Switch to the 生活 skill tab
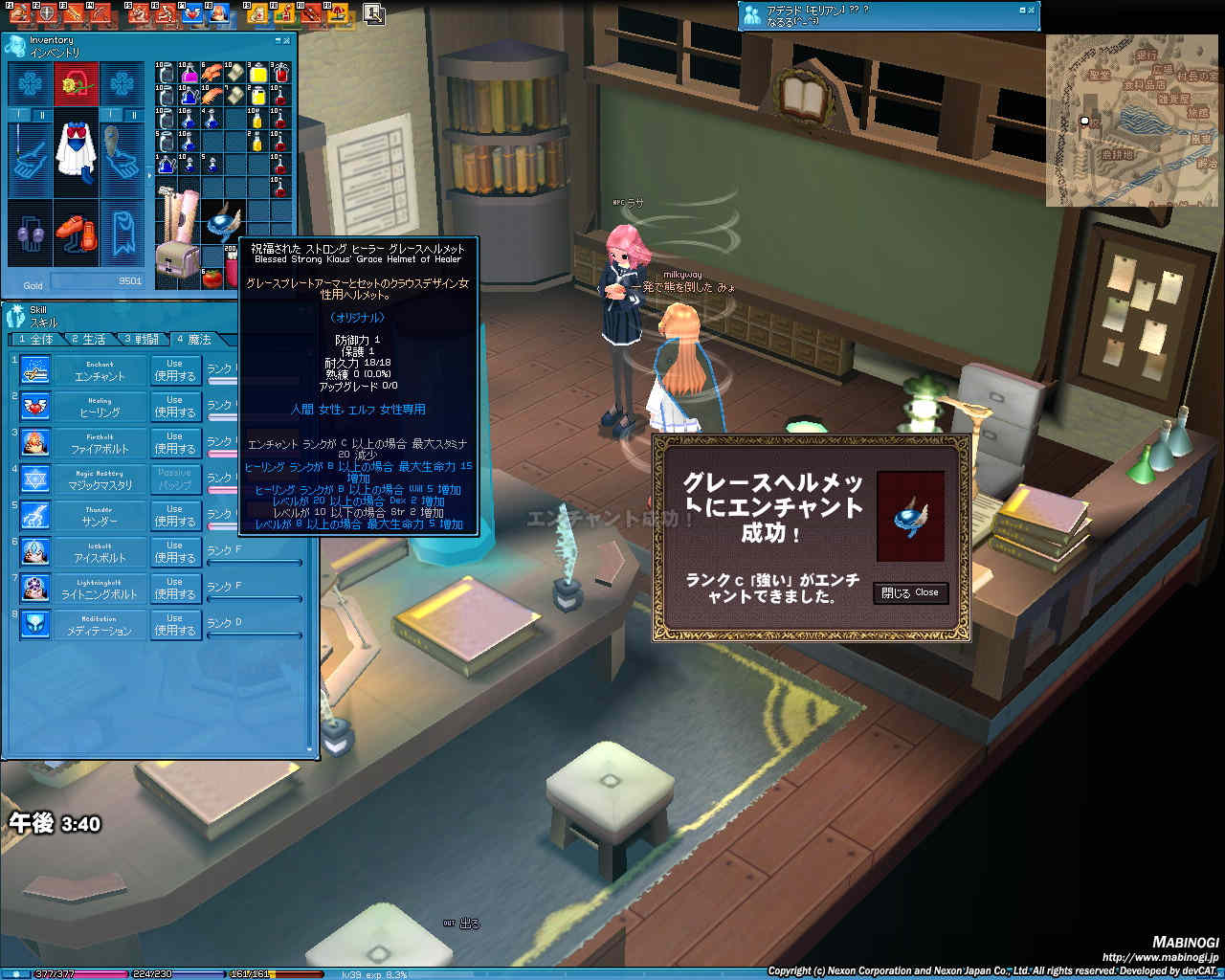Screen dimensions: 1225x980 coord(88,340)
